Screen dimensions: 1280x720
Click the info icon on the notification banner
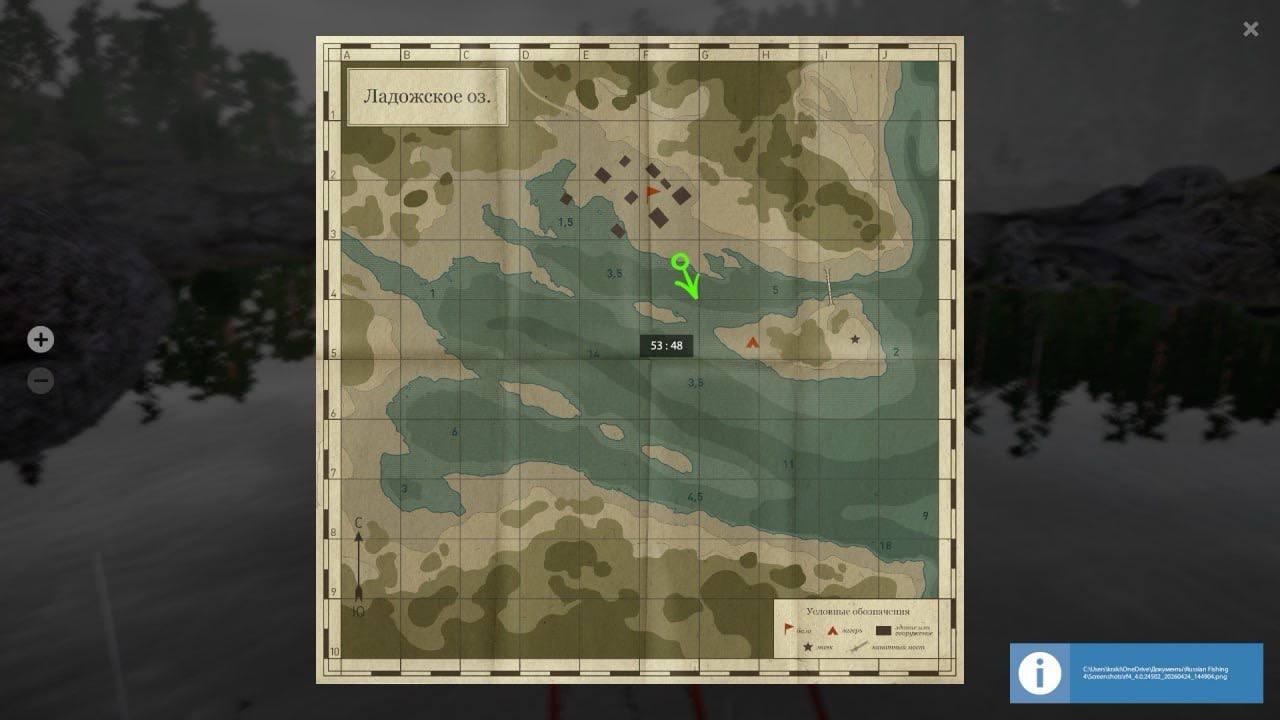1040,674
